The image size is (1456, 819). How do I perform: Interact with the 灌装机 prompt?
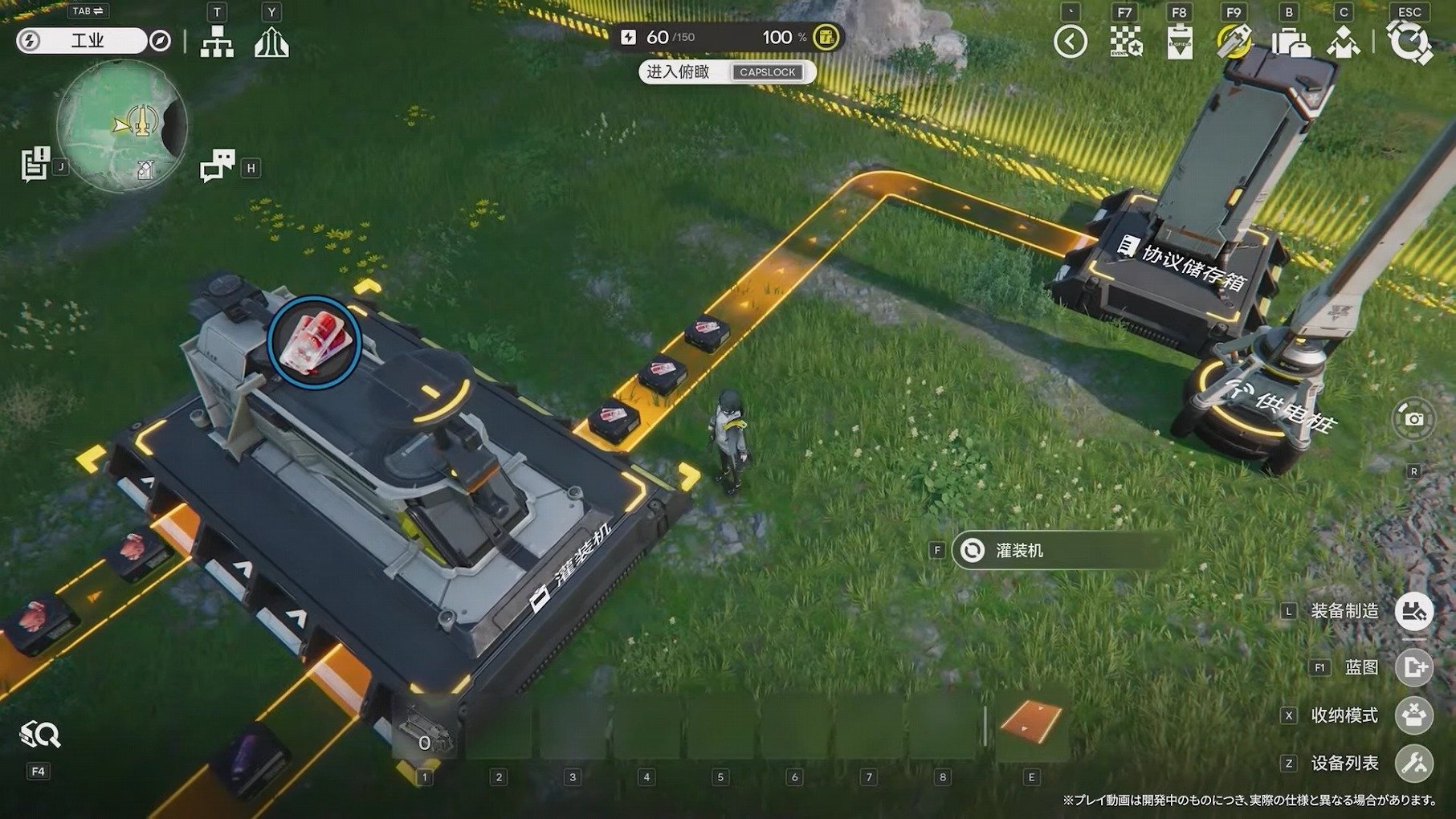coord(1058,551)
